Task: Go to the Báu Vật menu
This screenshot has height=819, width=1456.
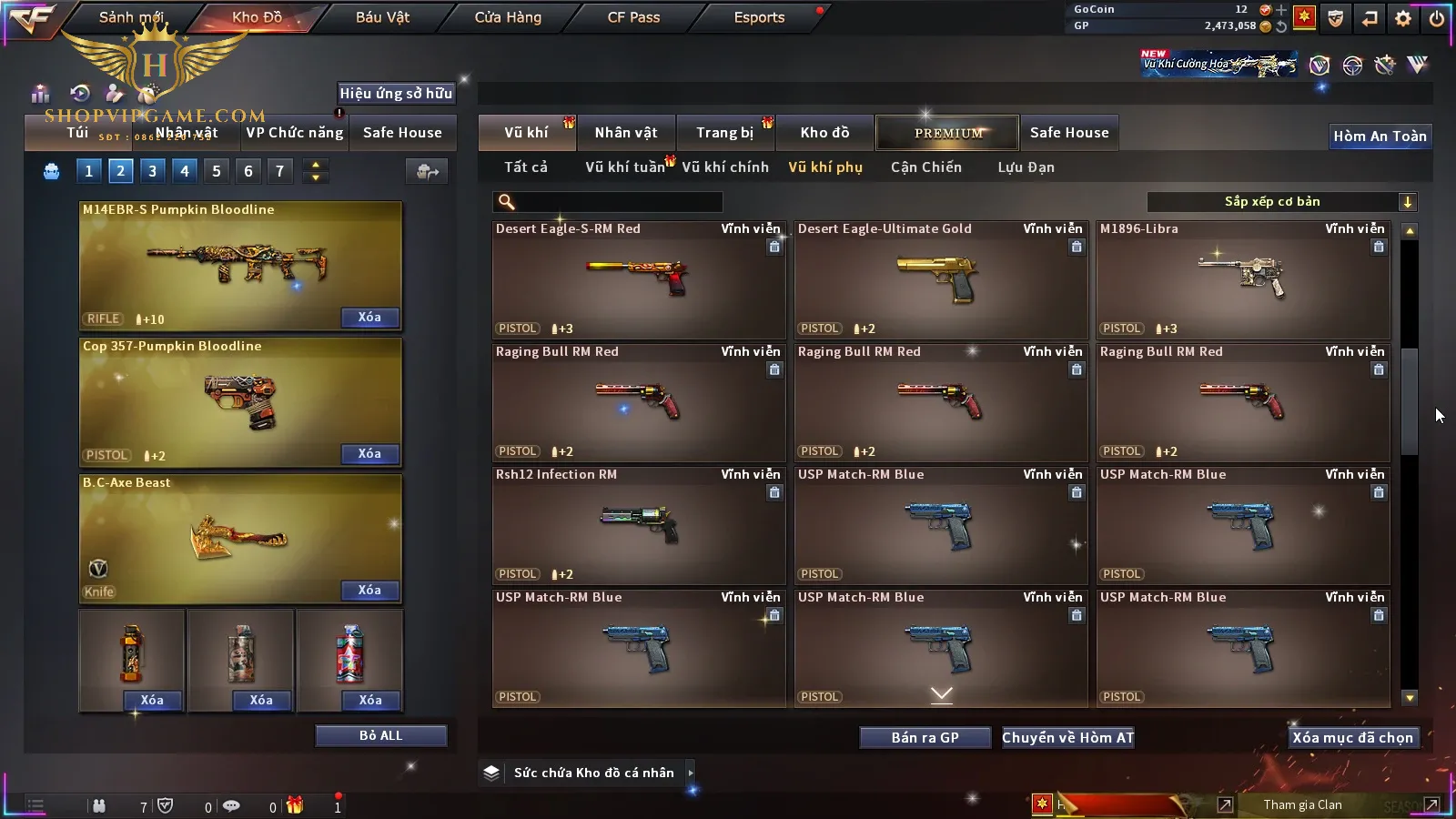Action: [382, 17]
